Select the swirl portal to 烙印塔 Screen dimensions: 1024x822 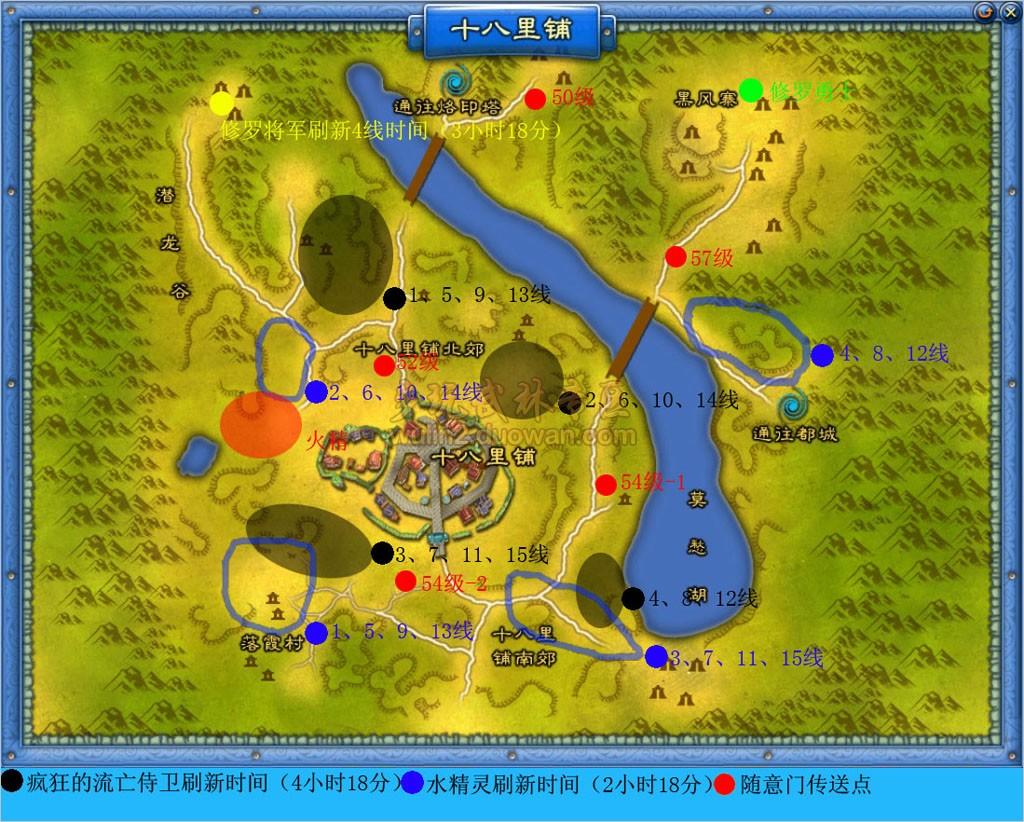[459, 82]
